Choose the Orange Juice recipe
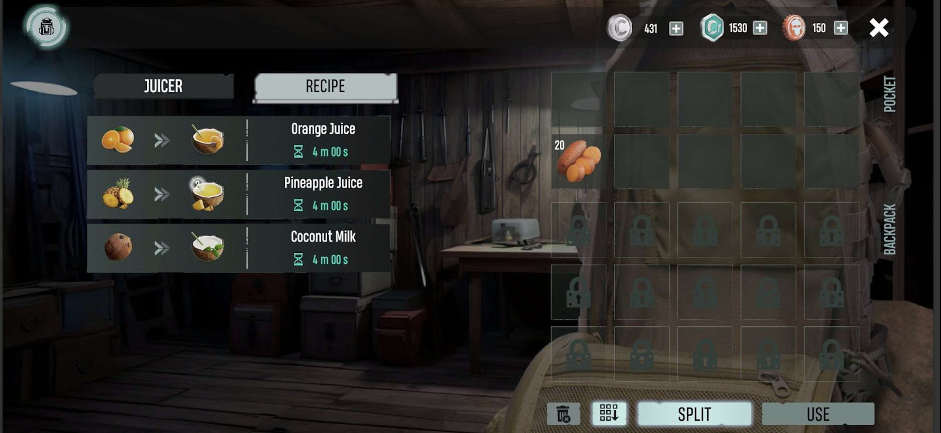This screenshot has width=941, height=433. [238, 140]
